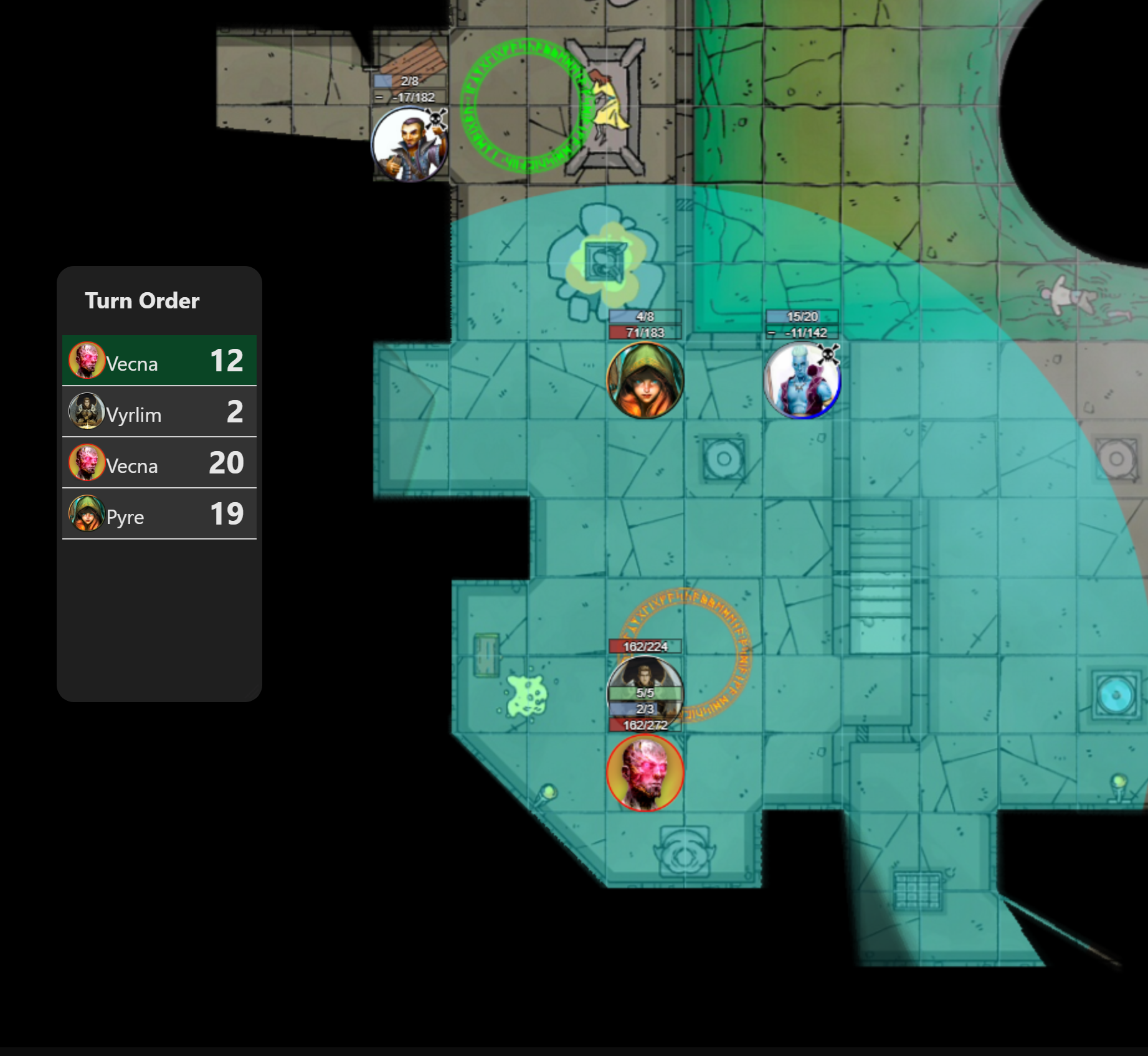1148x1056 pixels.
Task: Select the Vecna row with initiative 20
Action: (159, 463)
